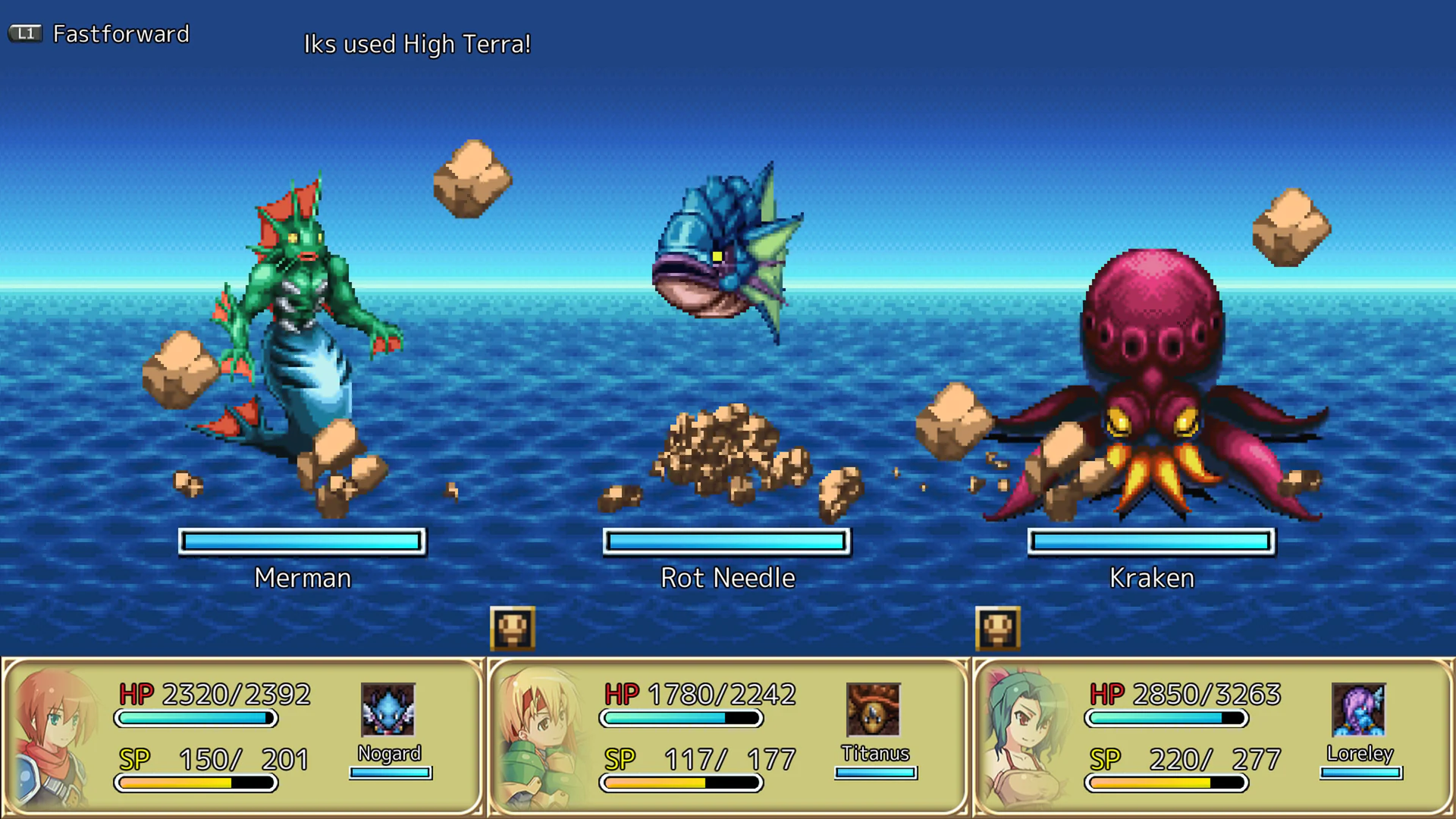Screen dimensions: 1456x819
Task: Click the Rot Needle health bar
Action: 725,541
